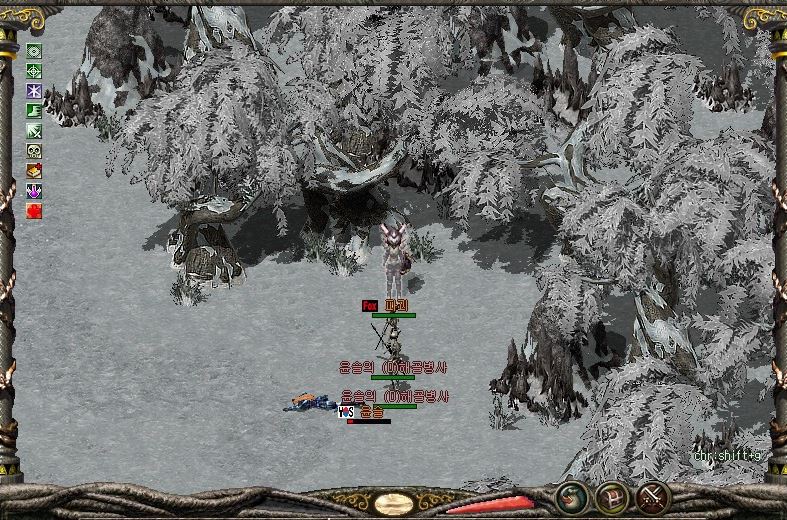This screenshot has width=787, height=520.
Task: Select the green crosshair target icon
Action: [x=34, y=71]
